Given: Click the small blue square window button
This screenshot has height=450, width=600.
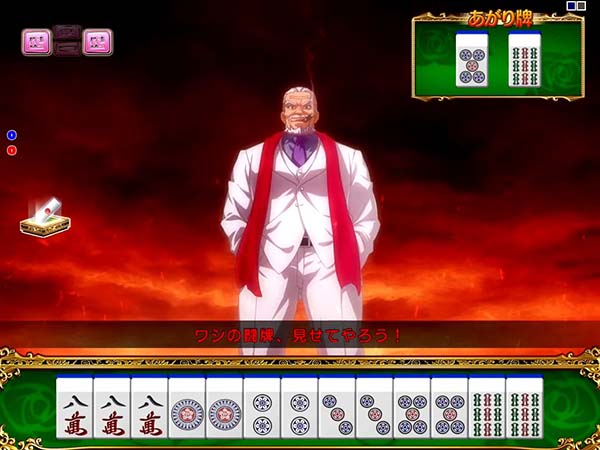Looking at the screenshot, I should [571, 6].
